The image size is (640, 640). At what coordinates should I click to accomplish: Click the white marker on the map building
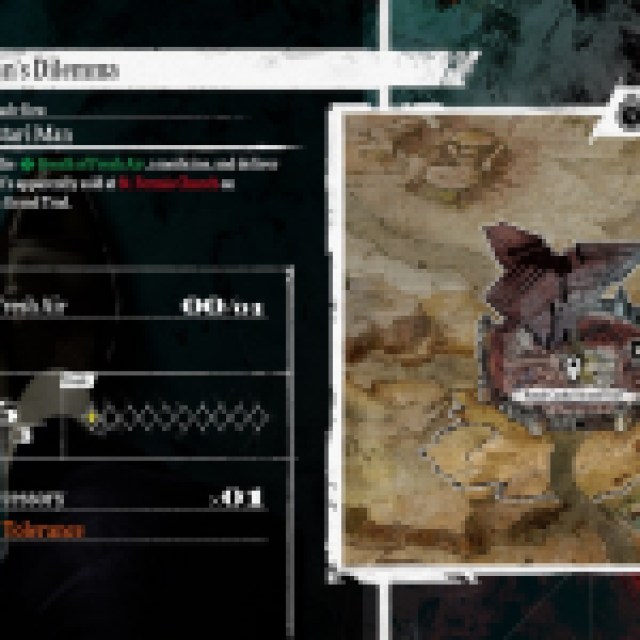point(570,367)
